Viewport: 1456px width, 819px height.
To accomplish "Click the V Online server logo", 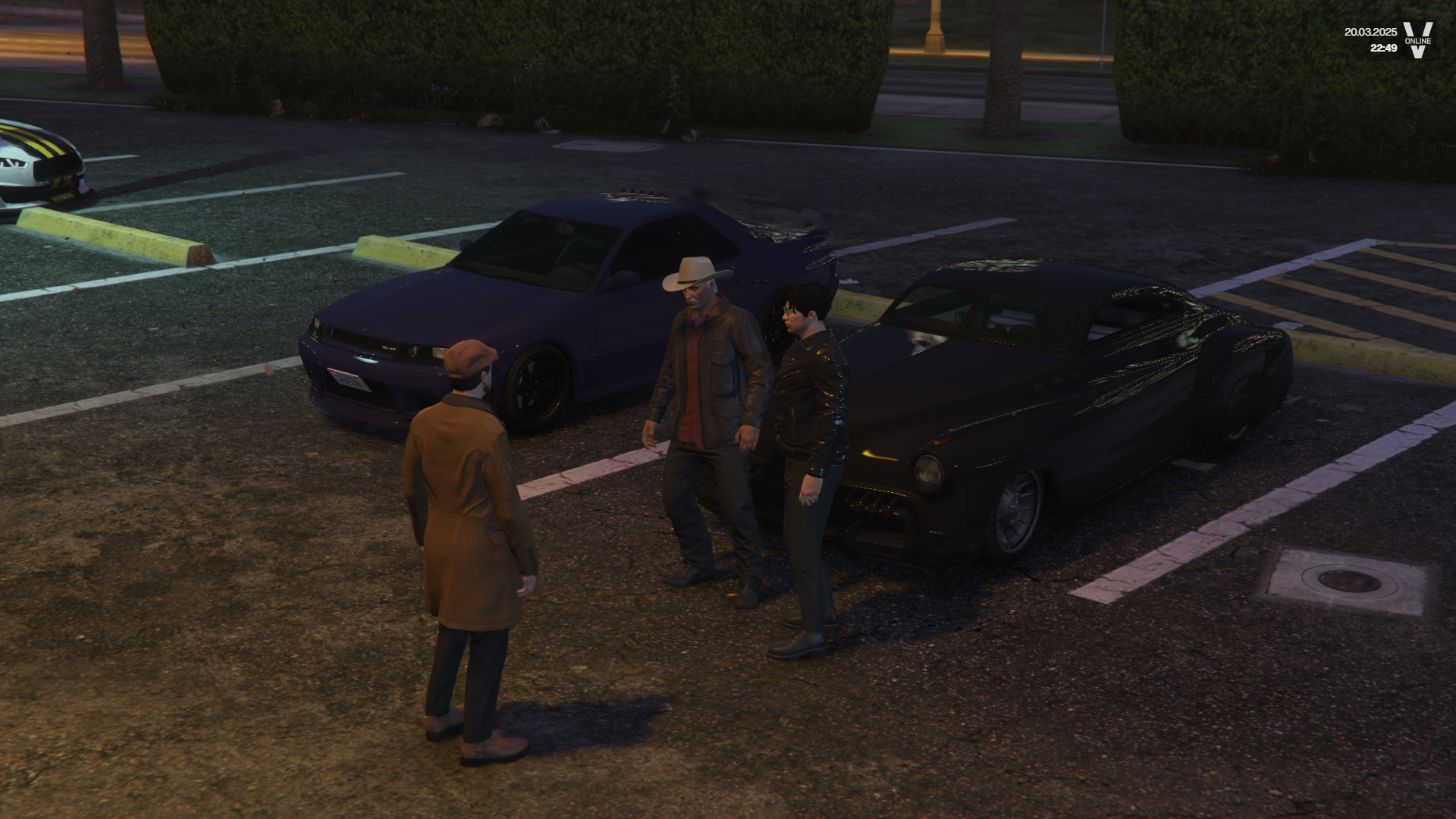I will 1417,39.
